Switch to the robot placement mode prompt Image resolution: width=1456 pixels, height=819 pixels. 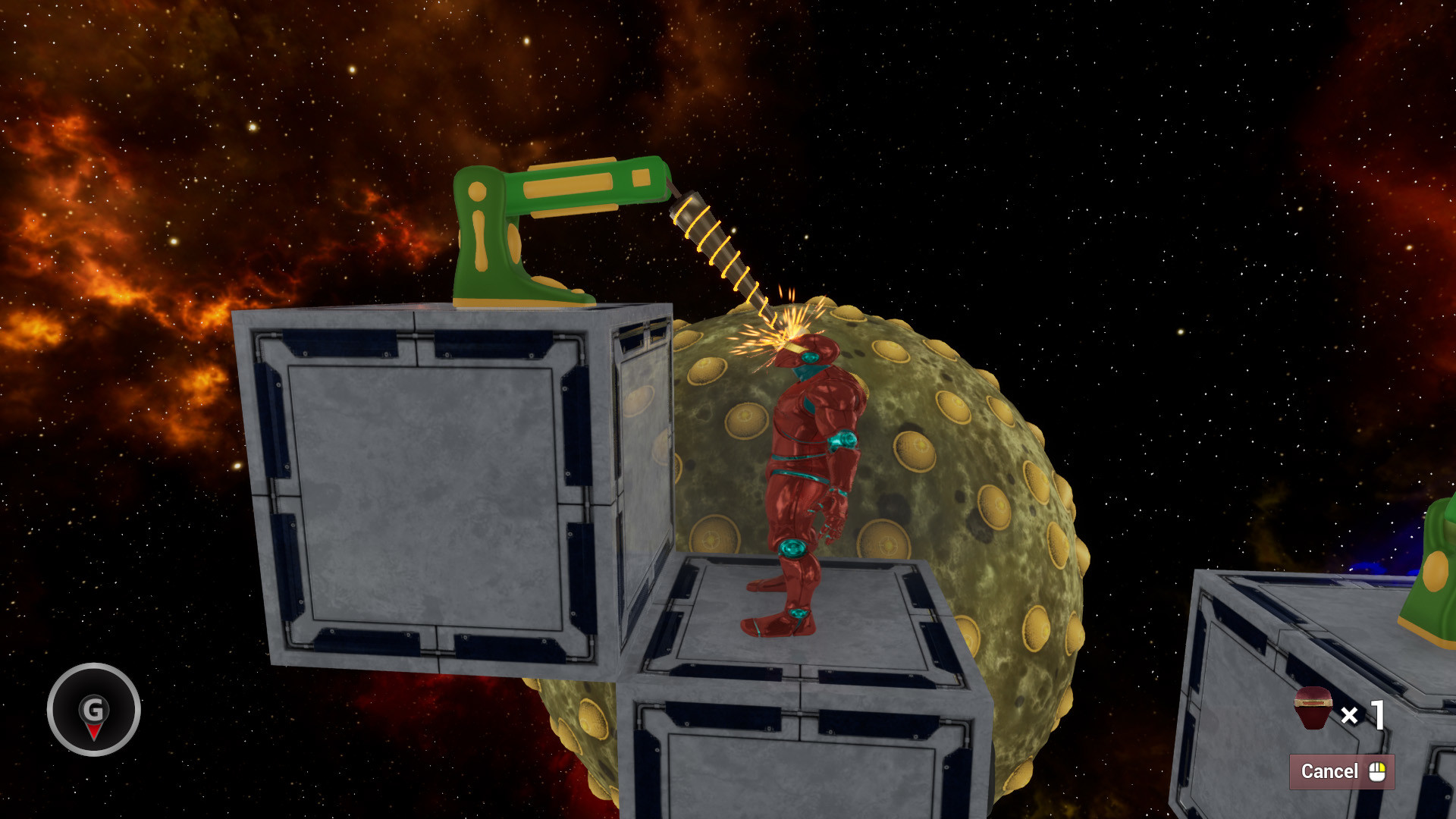pos(1342,772)
